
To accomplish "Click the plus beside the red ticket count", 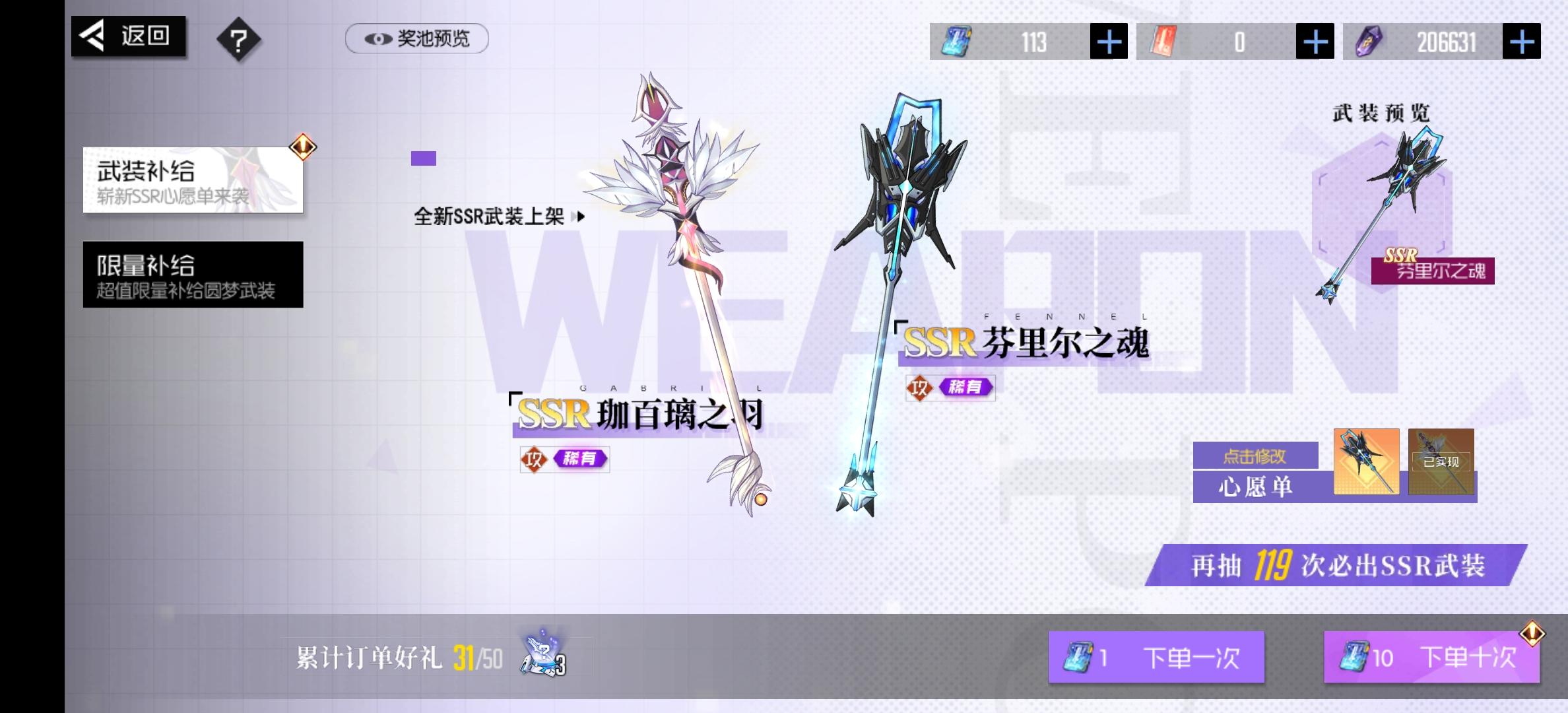I will click(1315, 41).
